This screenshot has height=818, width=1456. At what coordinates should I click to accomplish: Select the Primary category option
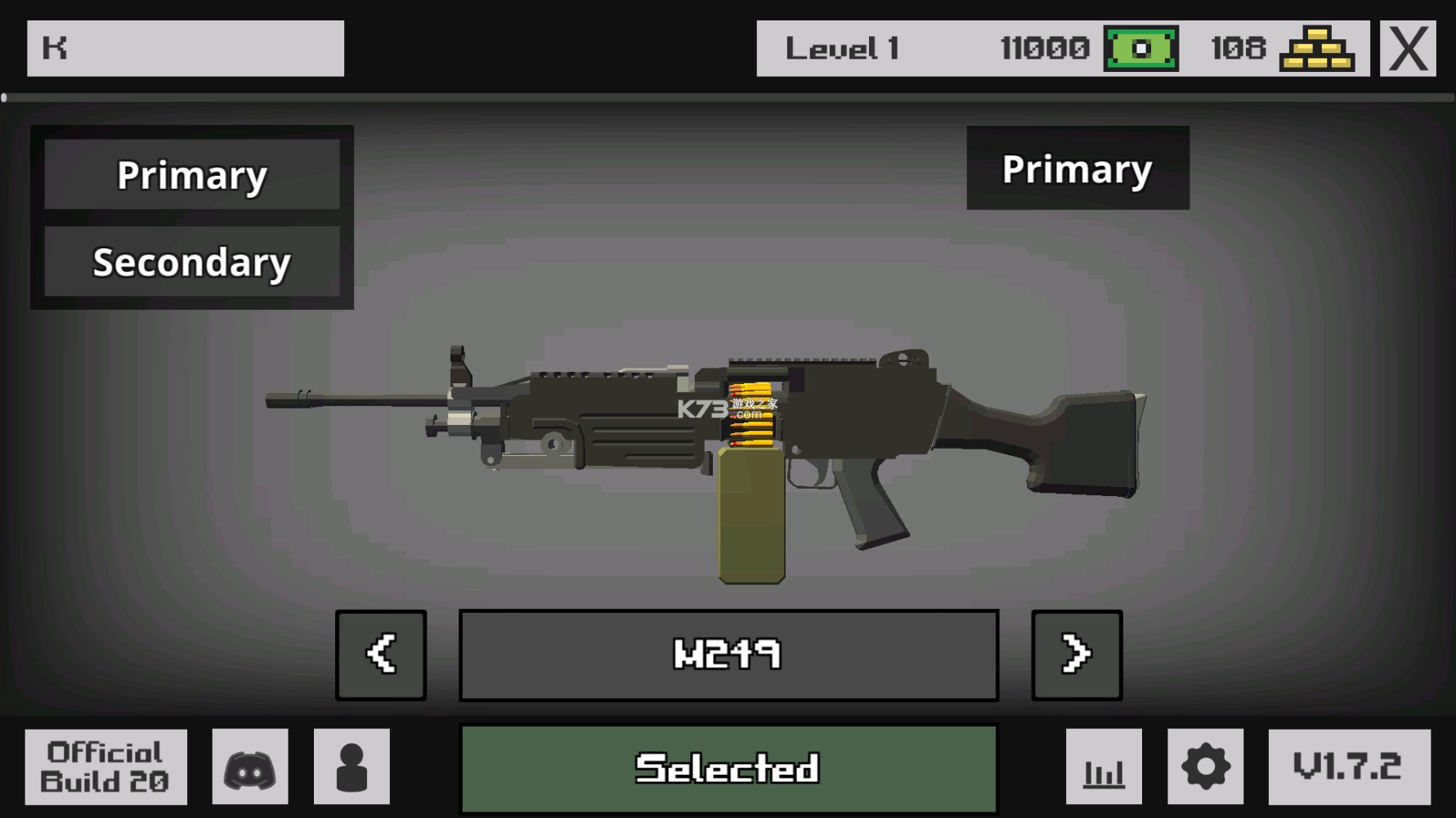[x=192, y=174]
